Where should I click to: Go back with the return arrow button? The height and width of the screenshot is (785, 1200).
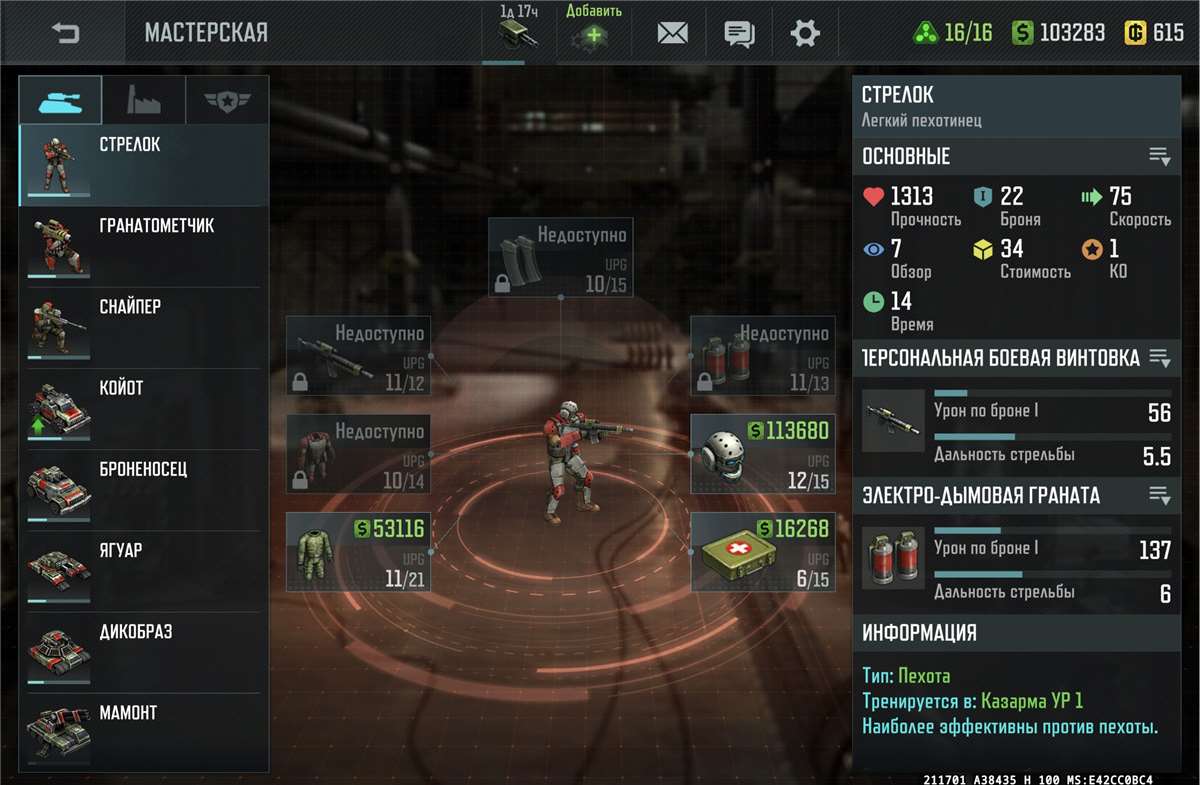click(x=65, y=33)
